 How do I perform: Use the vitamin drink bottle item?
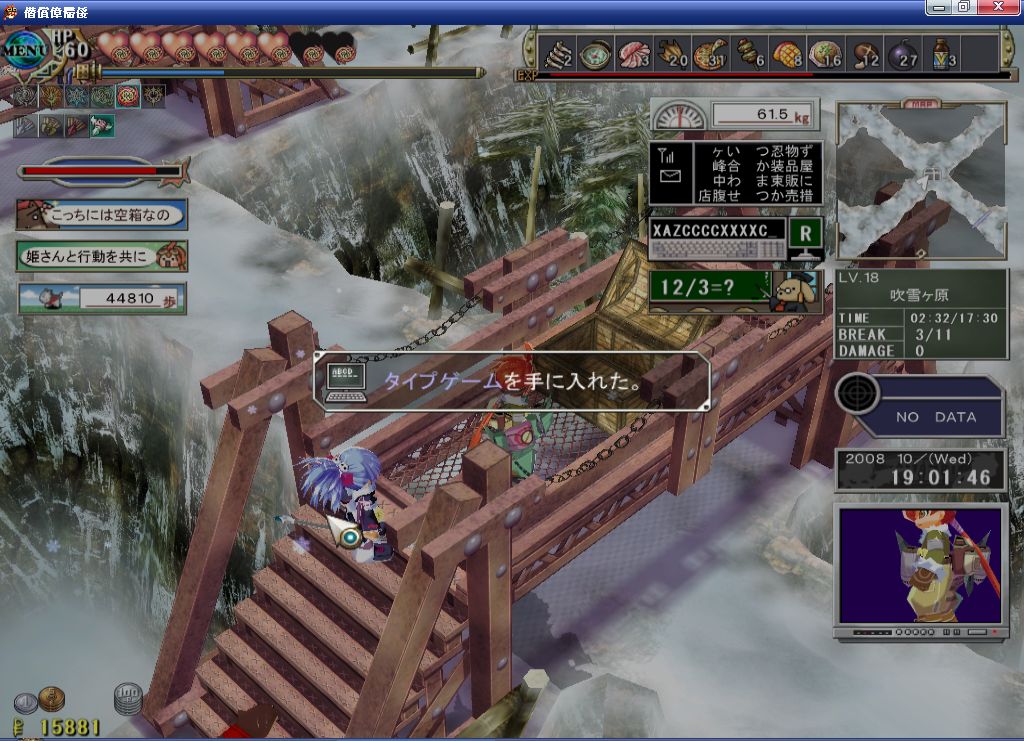[x=942, y=52]
